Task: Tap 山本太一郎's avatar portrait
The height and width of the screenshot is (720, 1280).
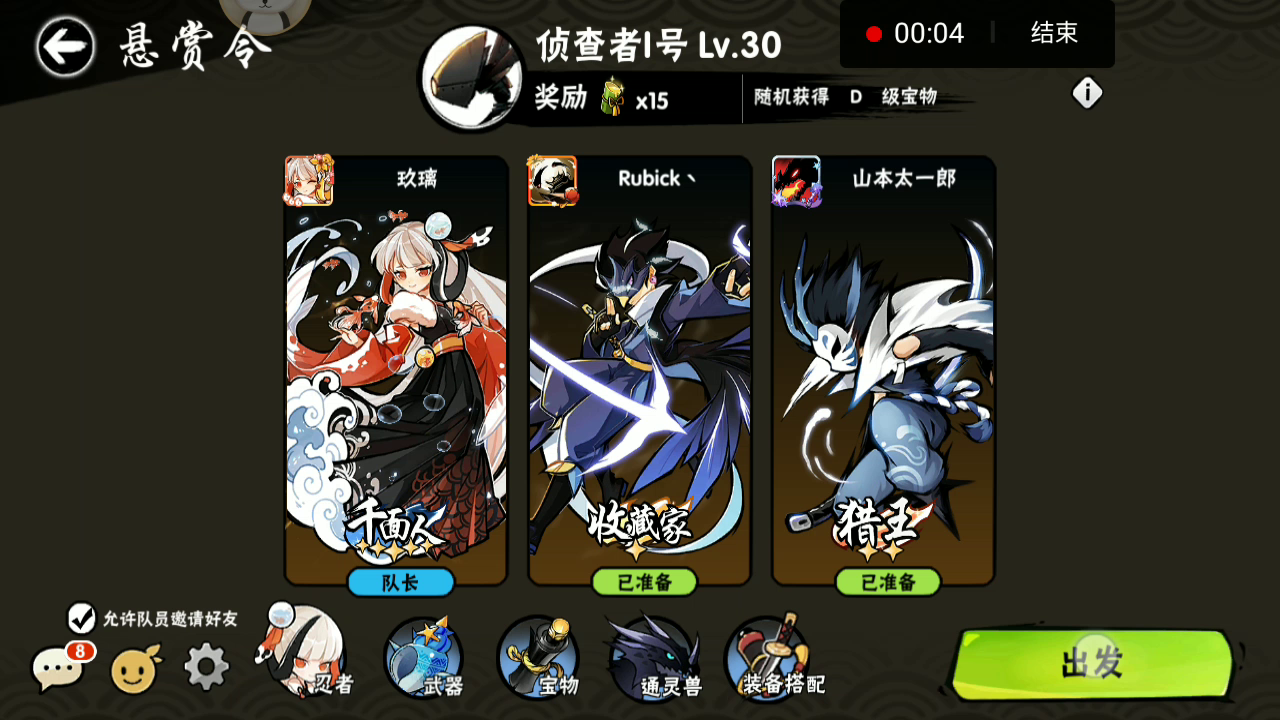Action: click(x=797, y=180)
